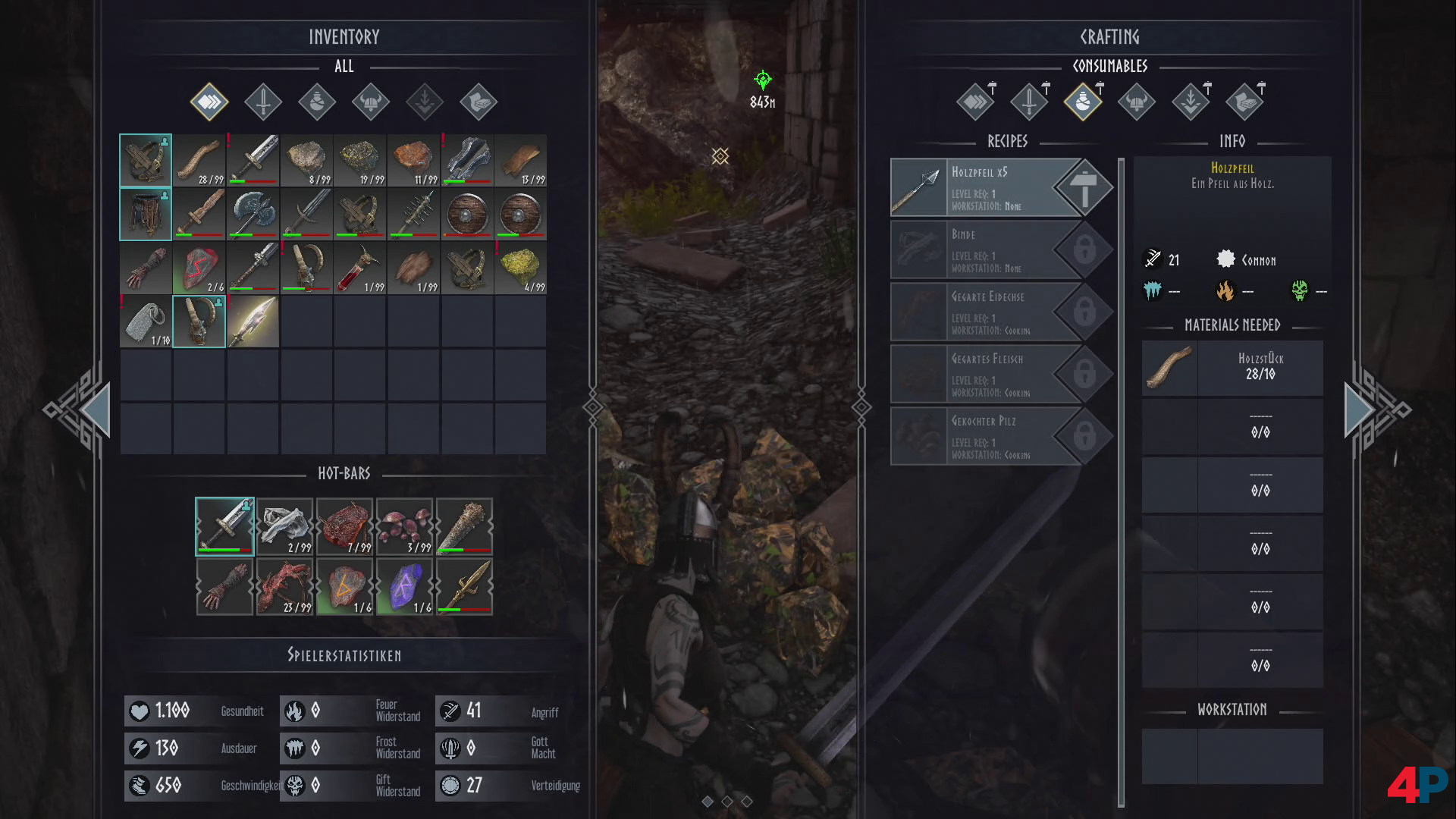The image size is (1456, 819).
Task: Show the inventory consumables potion filter
Action: click(317, 102)
